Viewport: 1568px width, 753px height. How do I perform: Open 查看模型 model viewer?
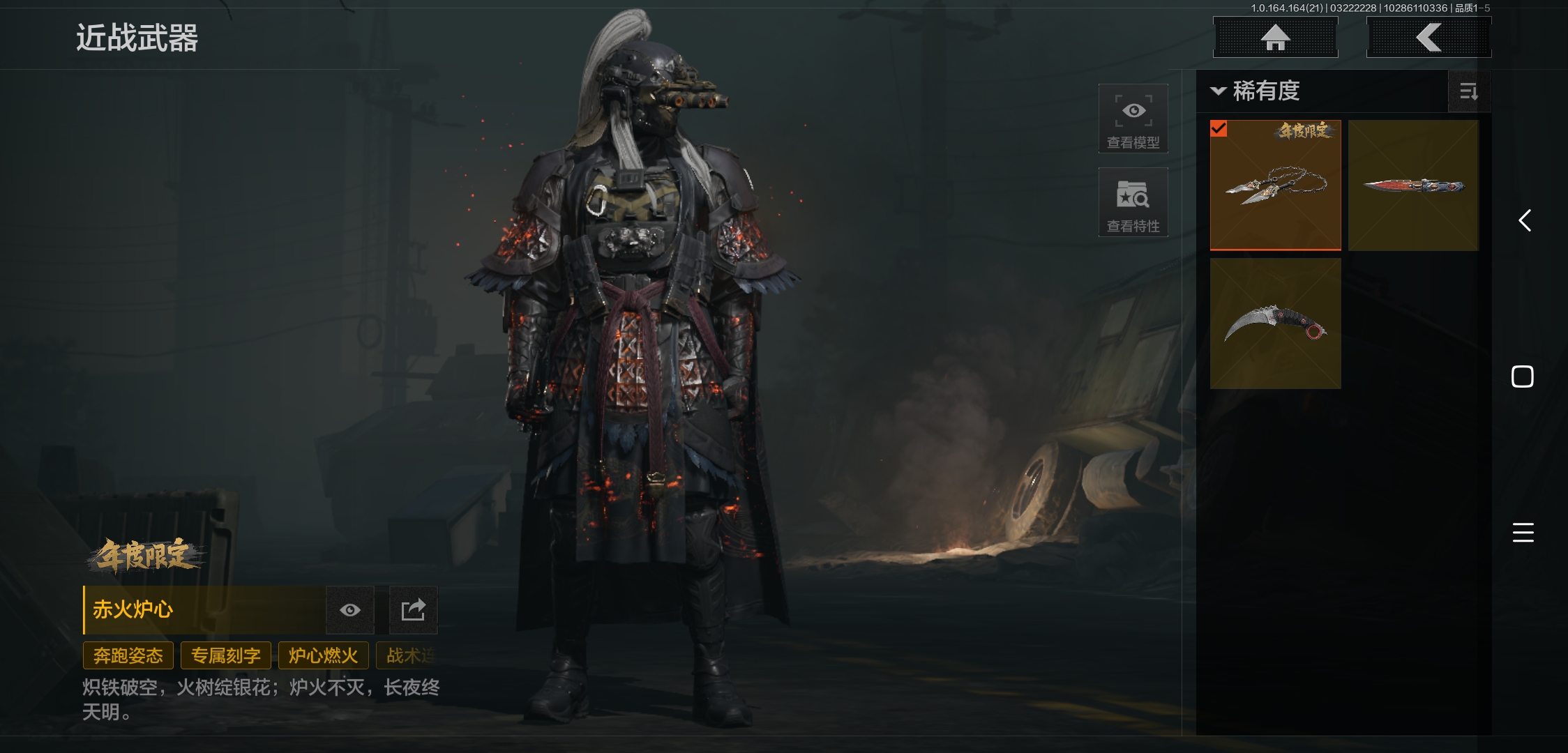tap(1133, 119)
